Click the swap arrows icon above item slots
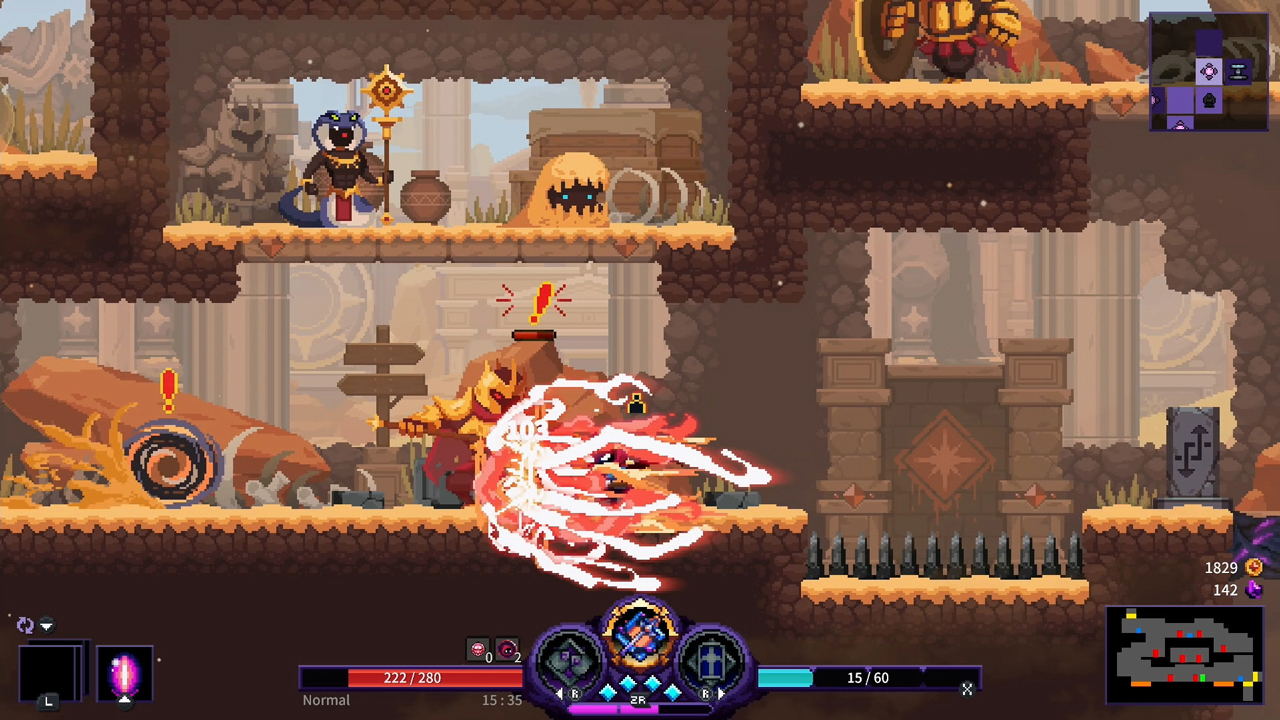Image resolution: width=1280 pixels, height=720 pixels. pyautogui.click(x=25, y=625)
